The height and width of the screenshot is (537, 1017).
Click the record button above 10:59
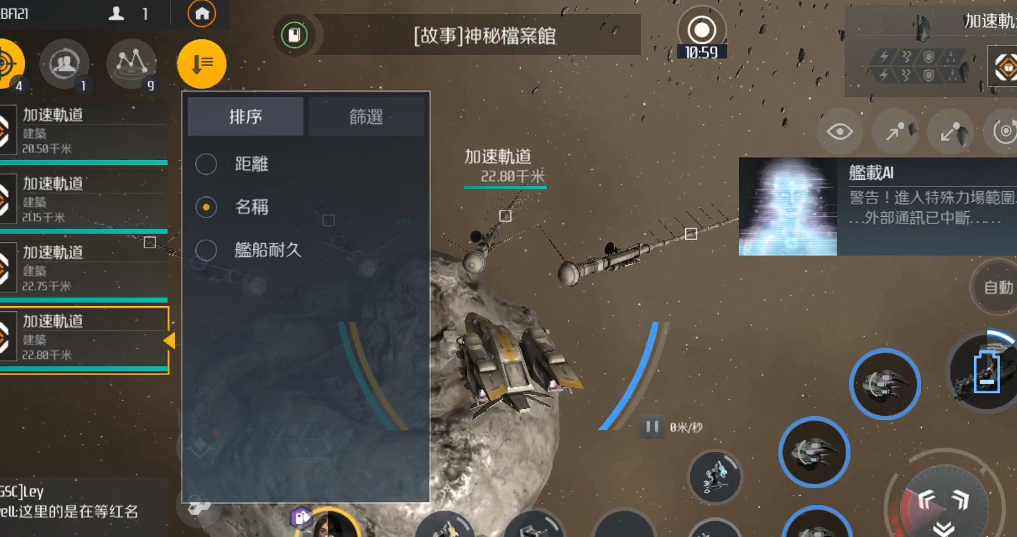click(x=701, y=30)
